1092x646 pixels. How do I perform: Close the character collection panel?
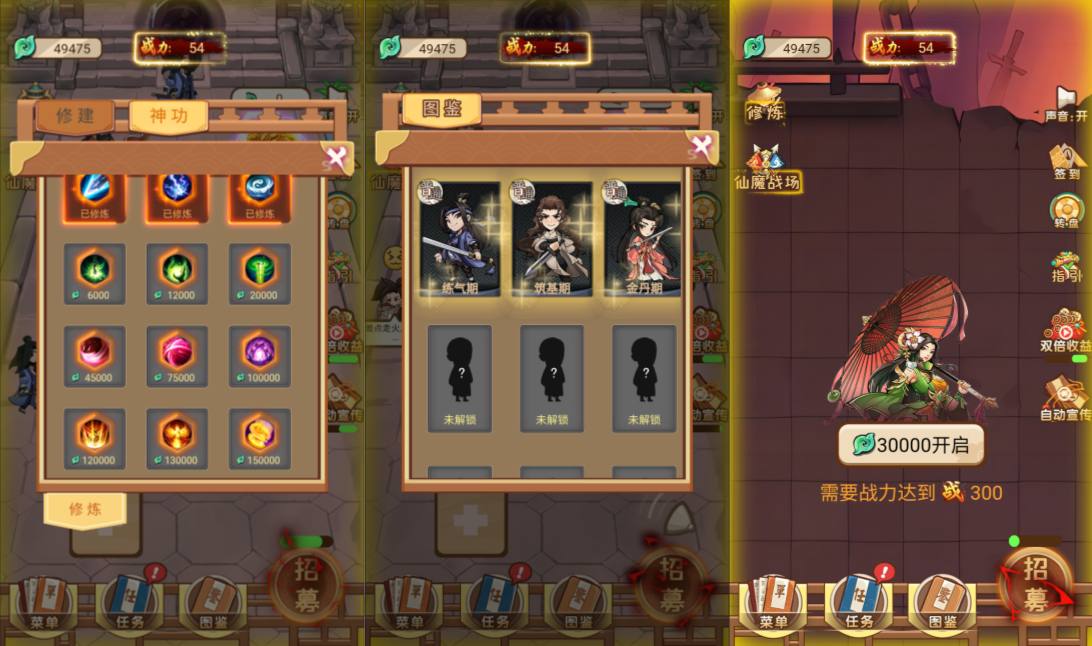point(702,148)
